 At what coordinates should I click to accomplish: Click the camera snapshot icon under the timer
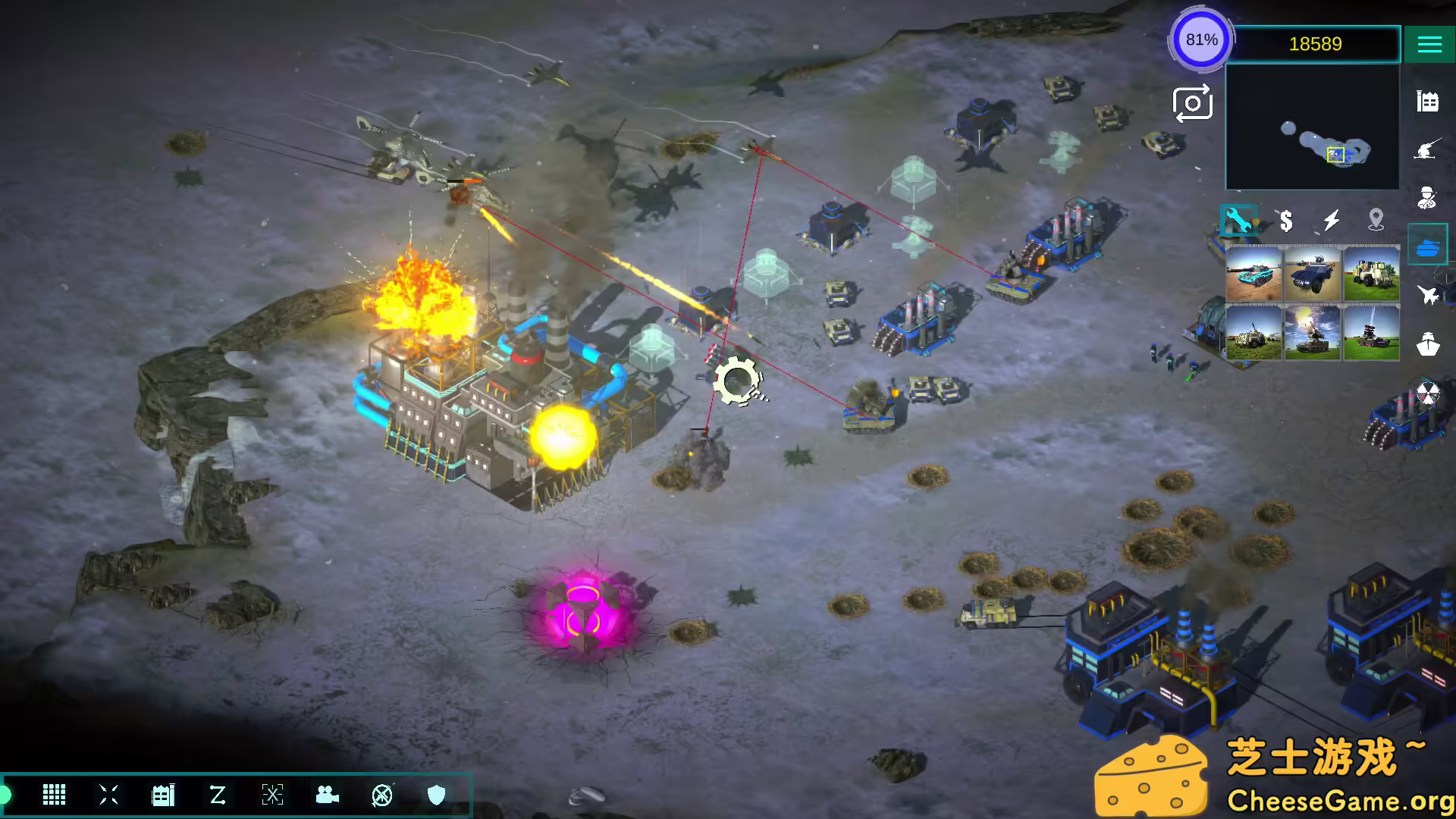(1191, 102)
